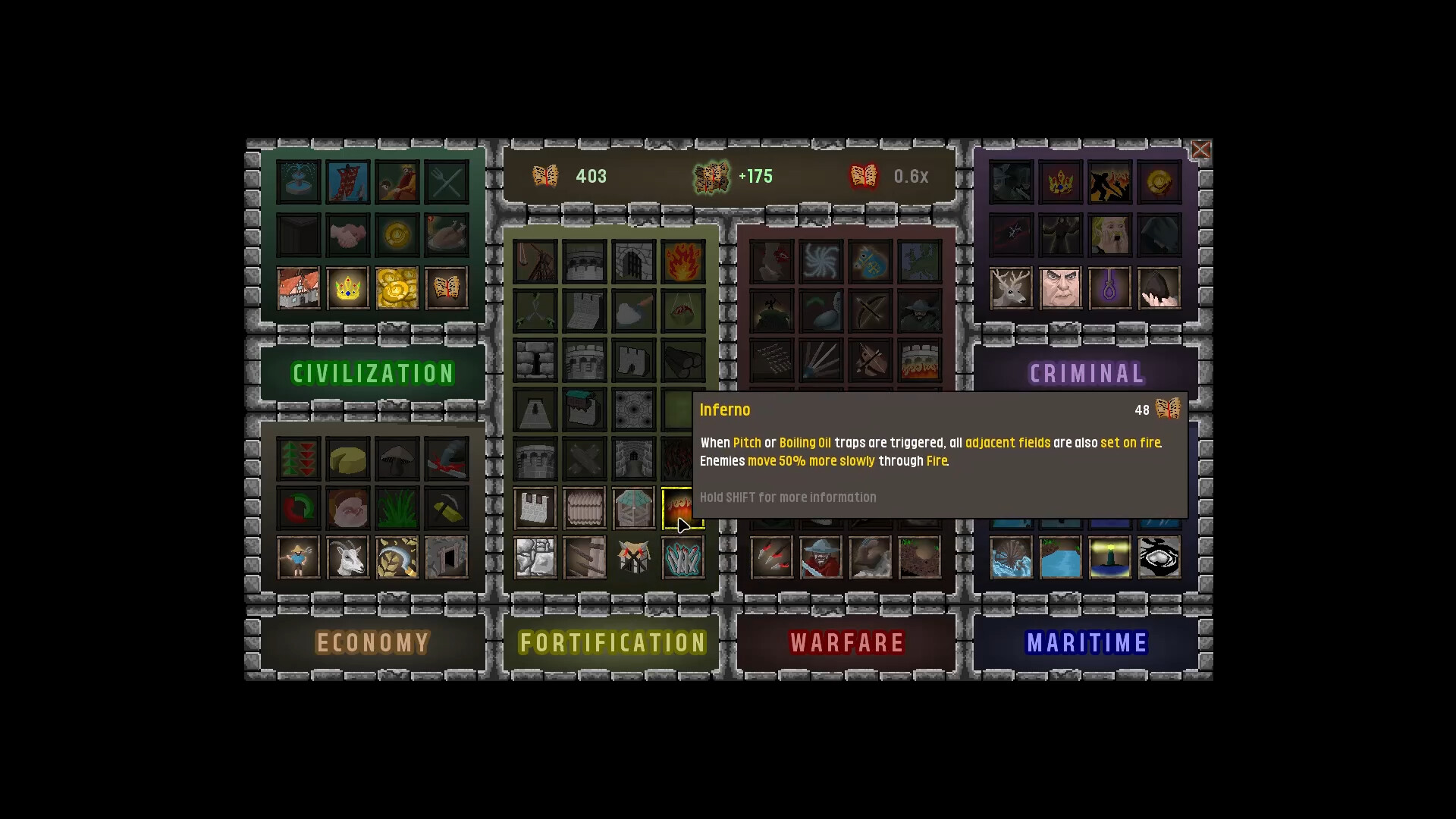Select the seashell upgrade in Maritime
Viewport: 1456px width, 819px height.
[1012, 557]
